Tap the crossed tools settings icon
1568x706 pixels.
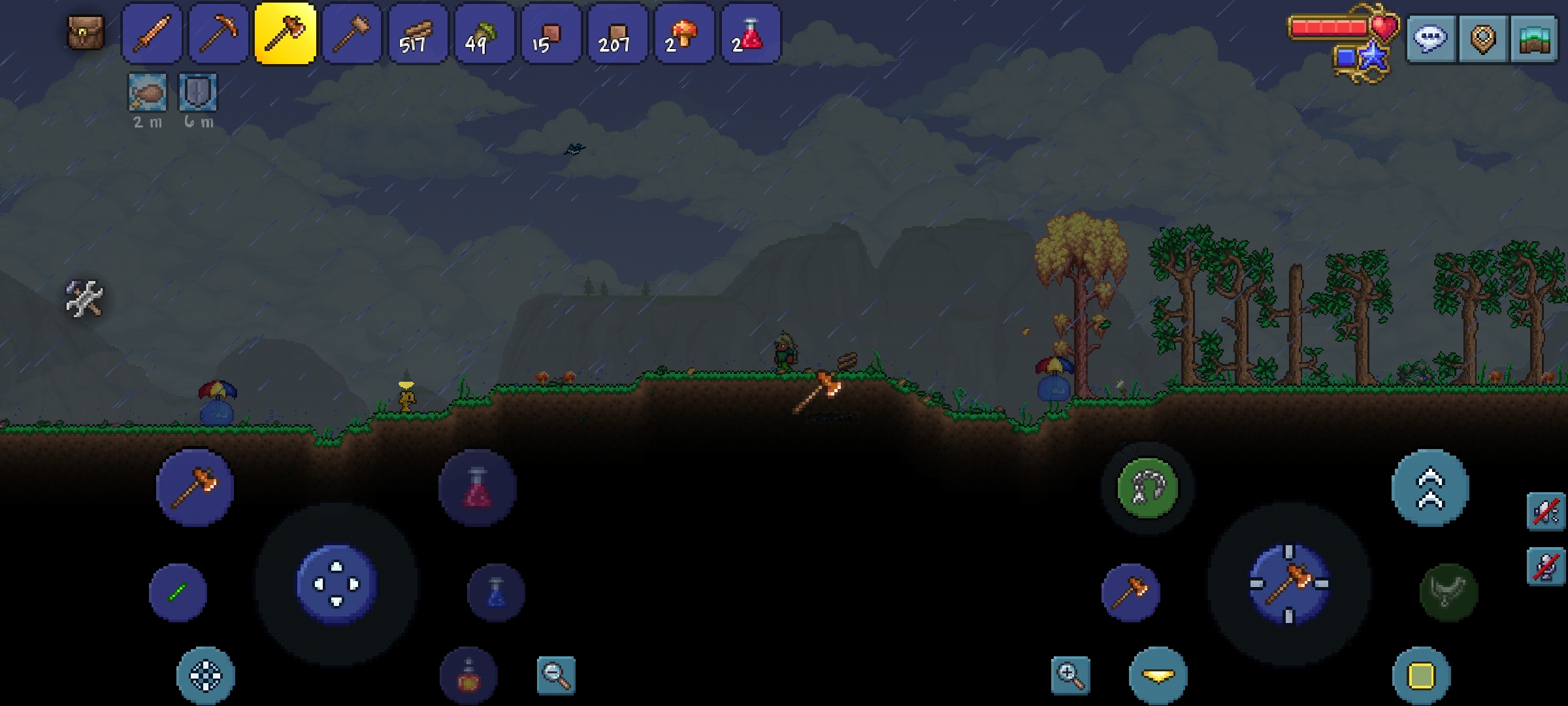pos(85,299)
